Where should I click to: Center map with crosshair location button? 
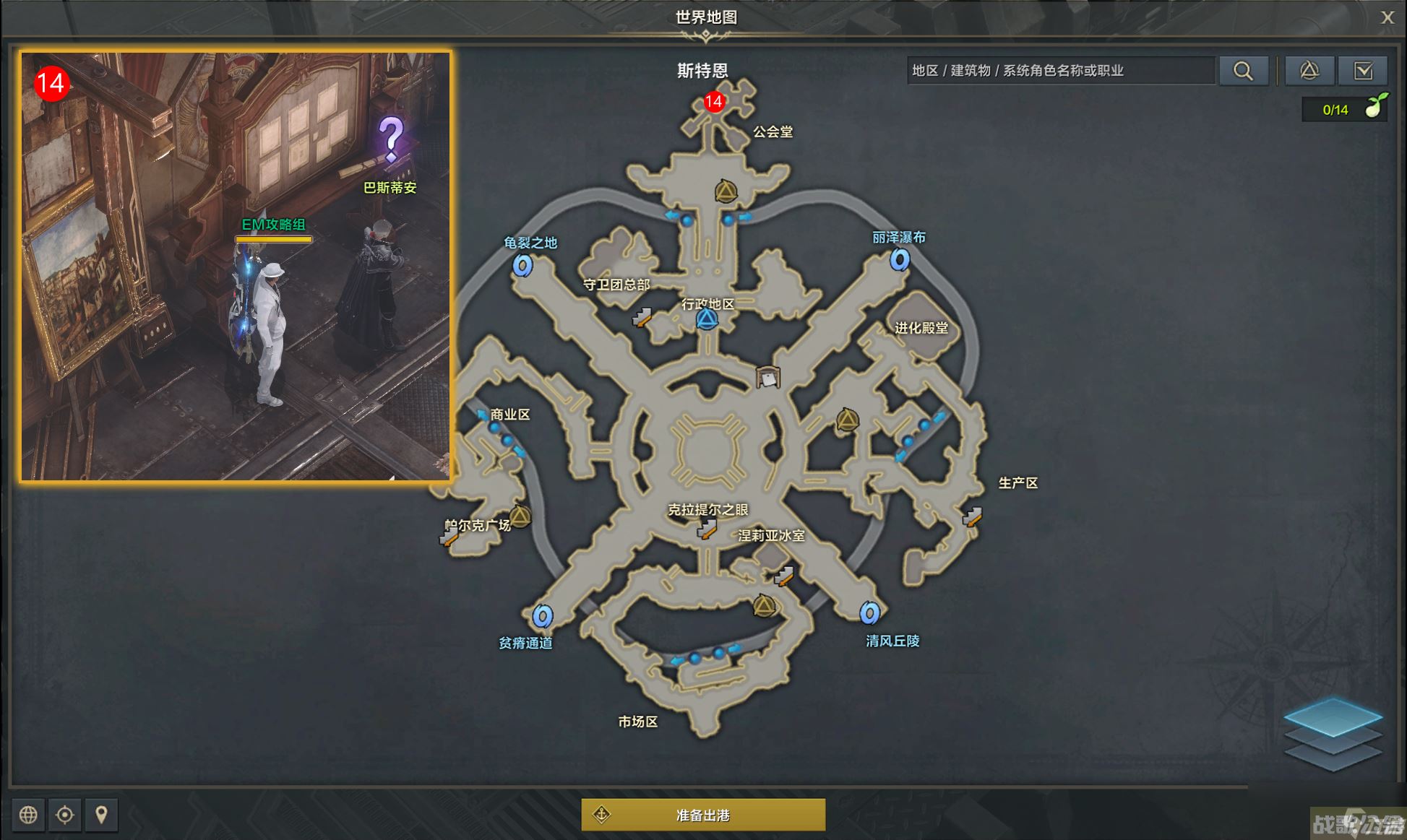(x=65, y=815)
